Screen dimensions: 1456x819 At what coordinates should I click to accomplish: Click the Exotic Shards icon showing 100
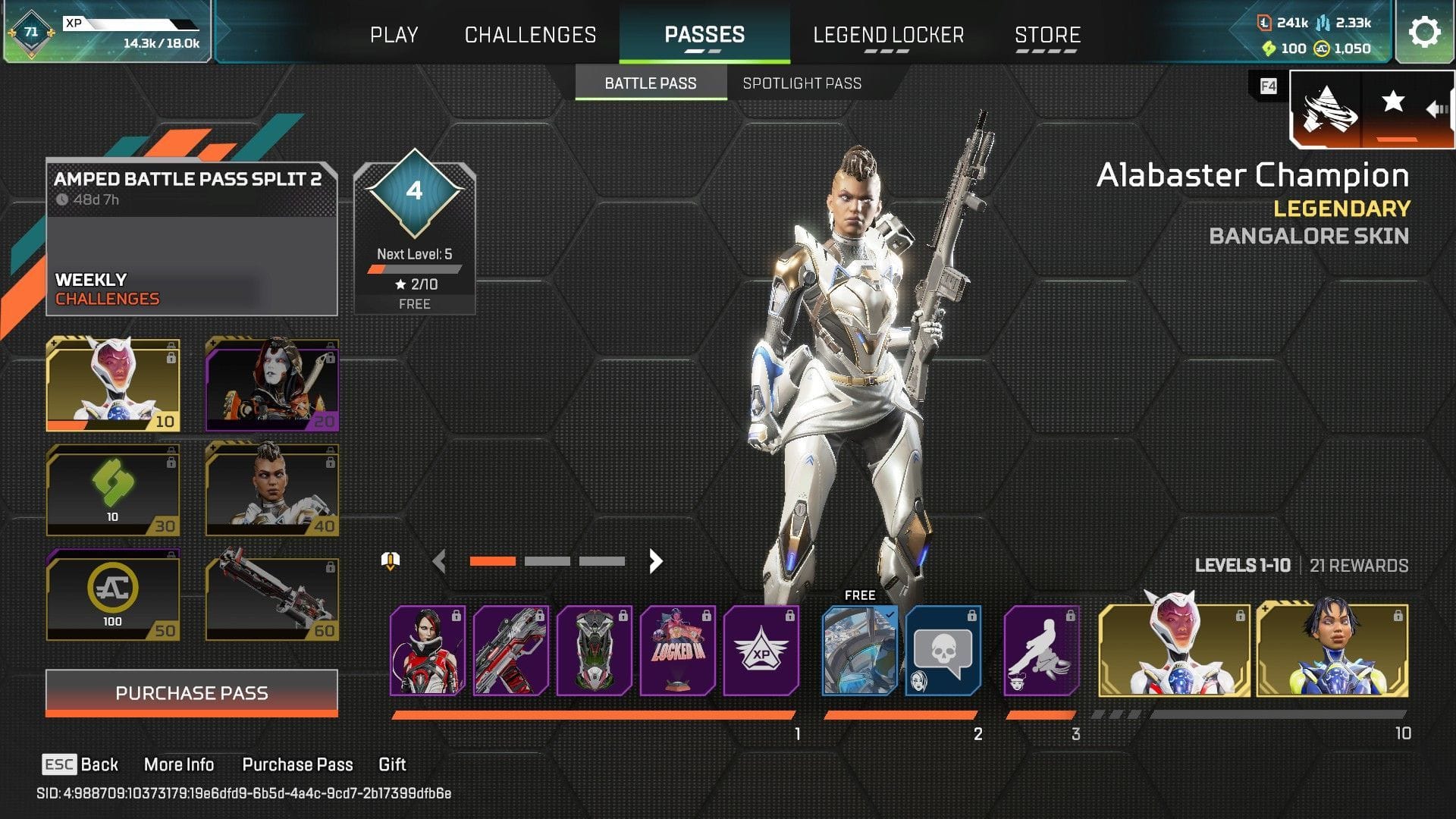point(1268,49)
